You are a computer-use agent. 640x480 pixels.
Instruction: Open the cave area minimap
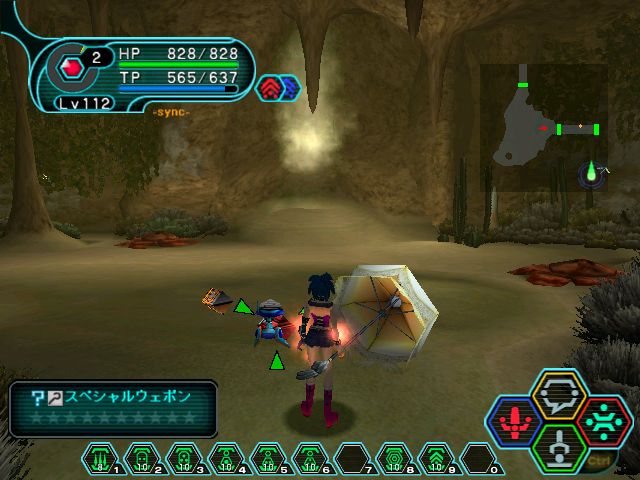tap(543, 125)
